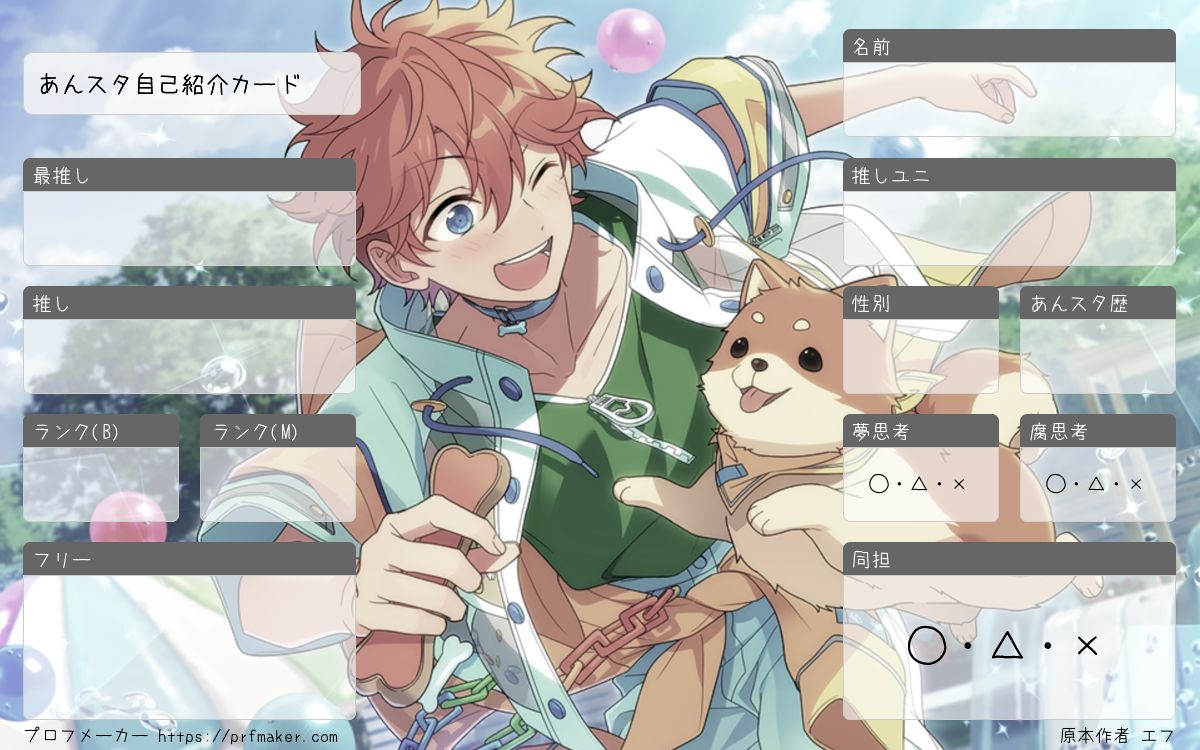The height and width of the screenshot is (750, 1200).
Task: Click the ランク(M) field
Action: coord(278,484)
